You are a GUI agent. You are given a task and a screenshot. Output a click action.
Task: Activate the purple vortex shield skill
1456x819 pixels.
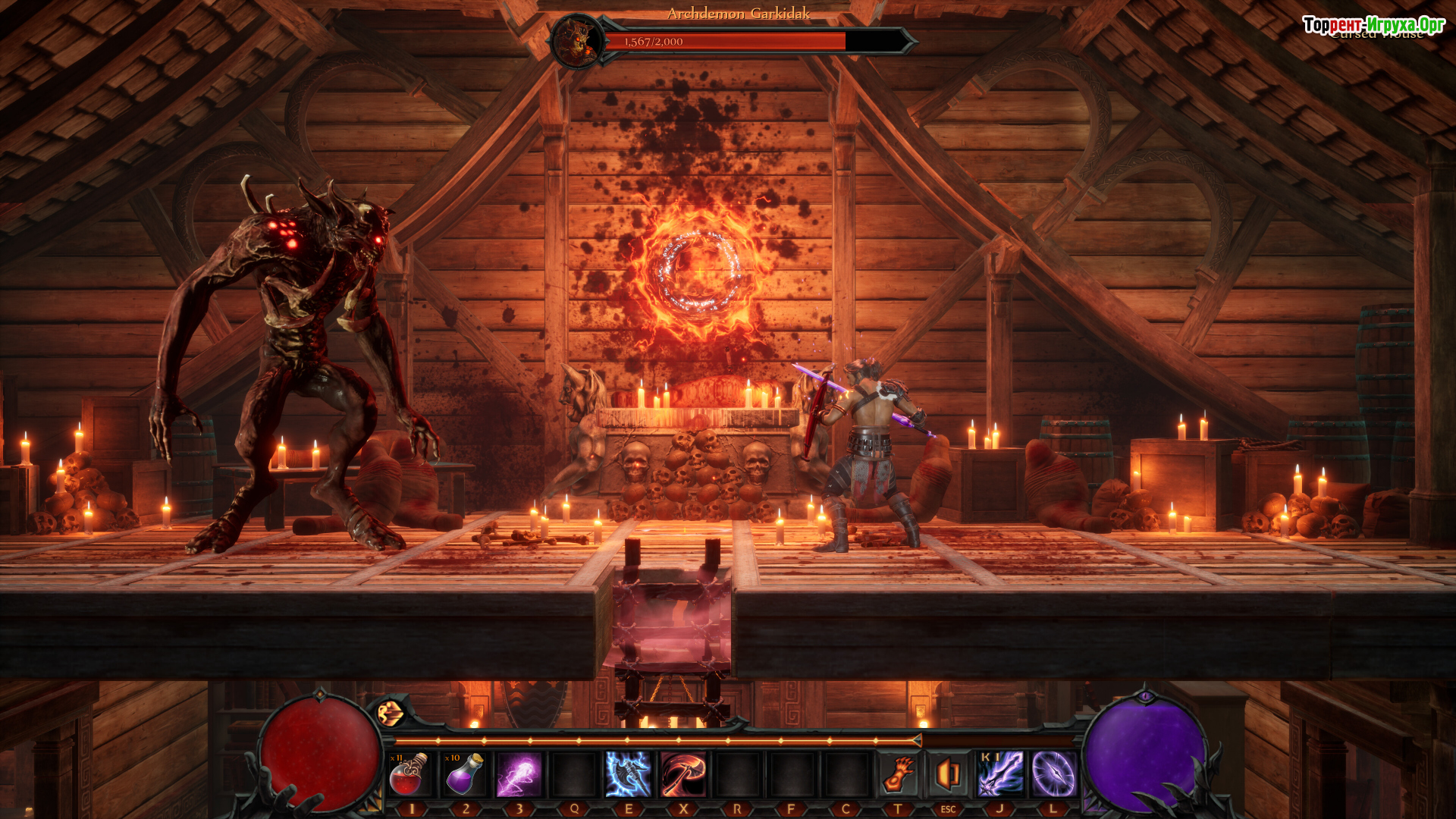pos(1053,774)
